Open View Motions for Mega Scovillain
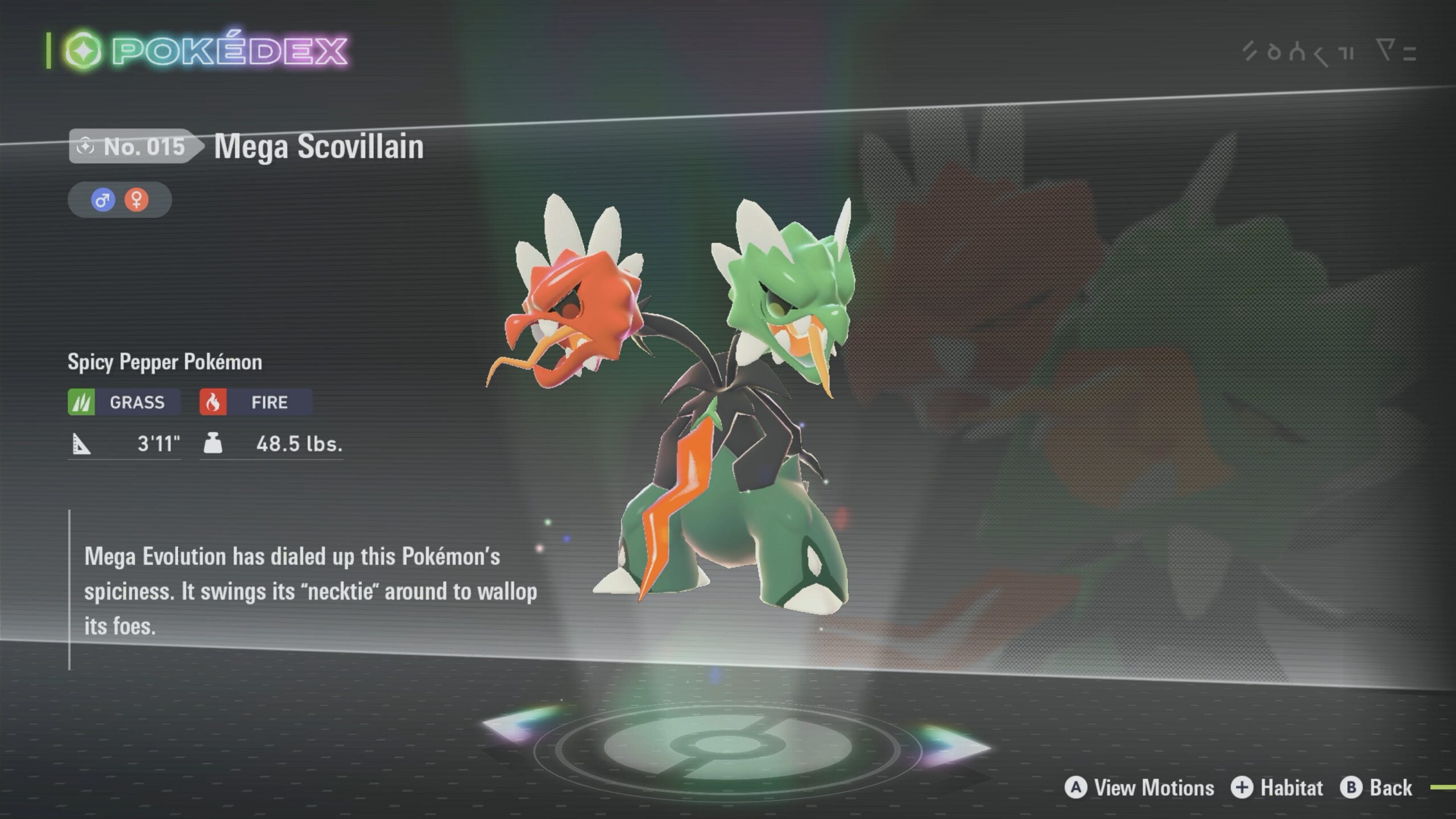The width and height of the screenshot is (1456, 819). 1140,788
